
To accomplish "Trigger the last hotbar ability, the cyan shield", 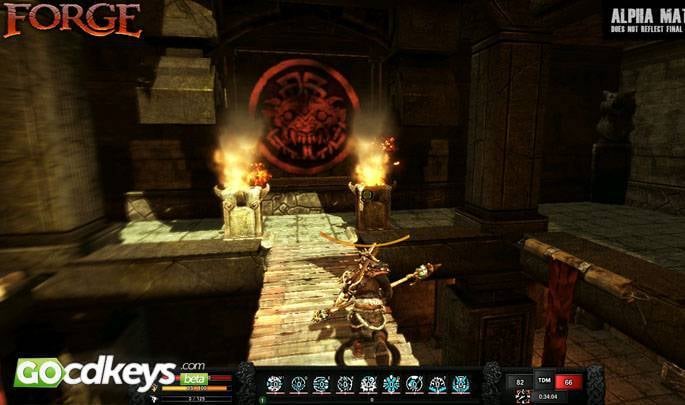I will (460, 383).
